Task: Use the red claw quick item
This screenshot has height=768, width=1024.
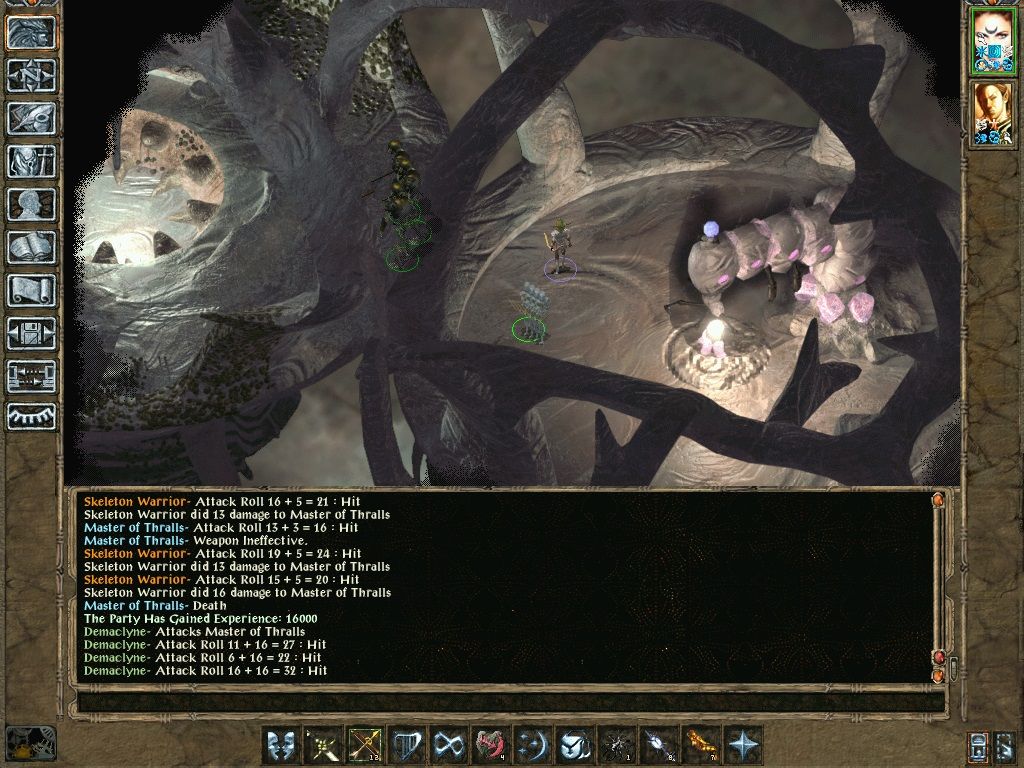Action: 490,745
